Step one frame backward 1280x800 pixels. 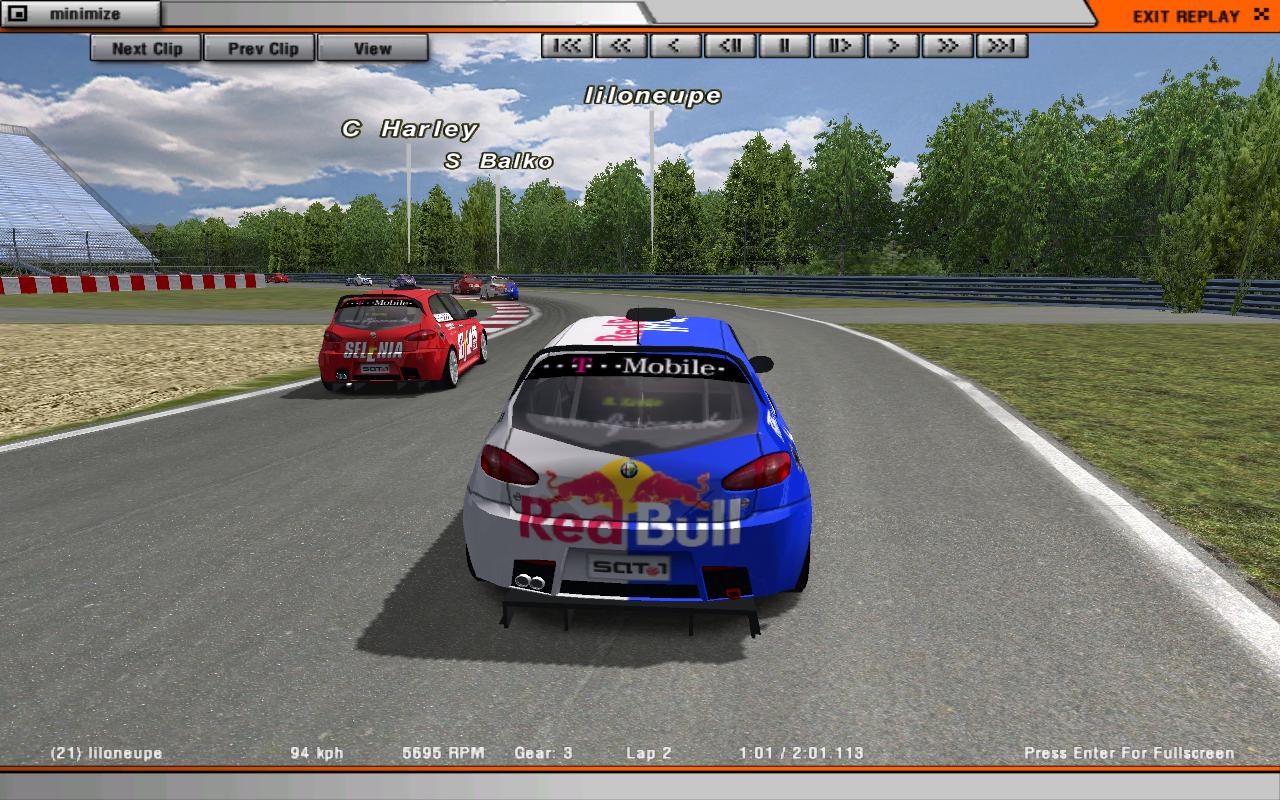pos(730,45)
